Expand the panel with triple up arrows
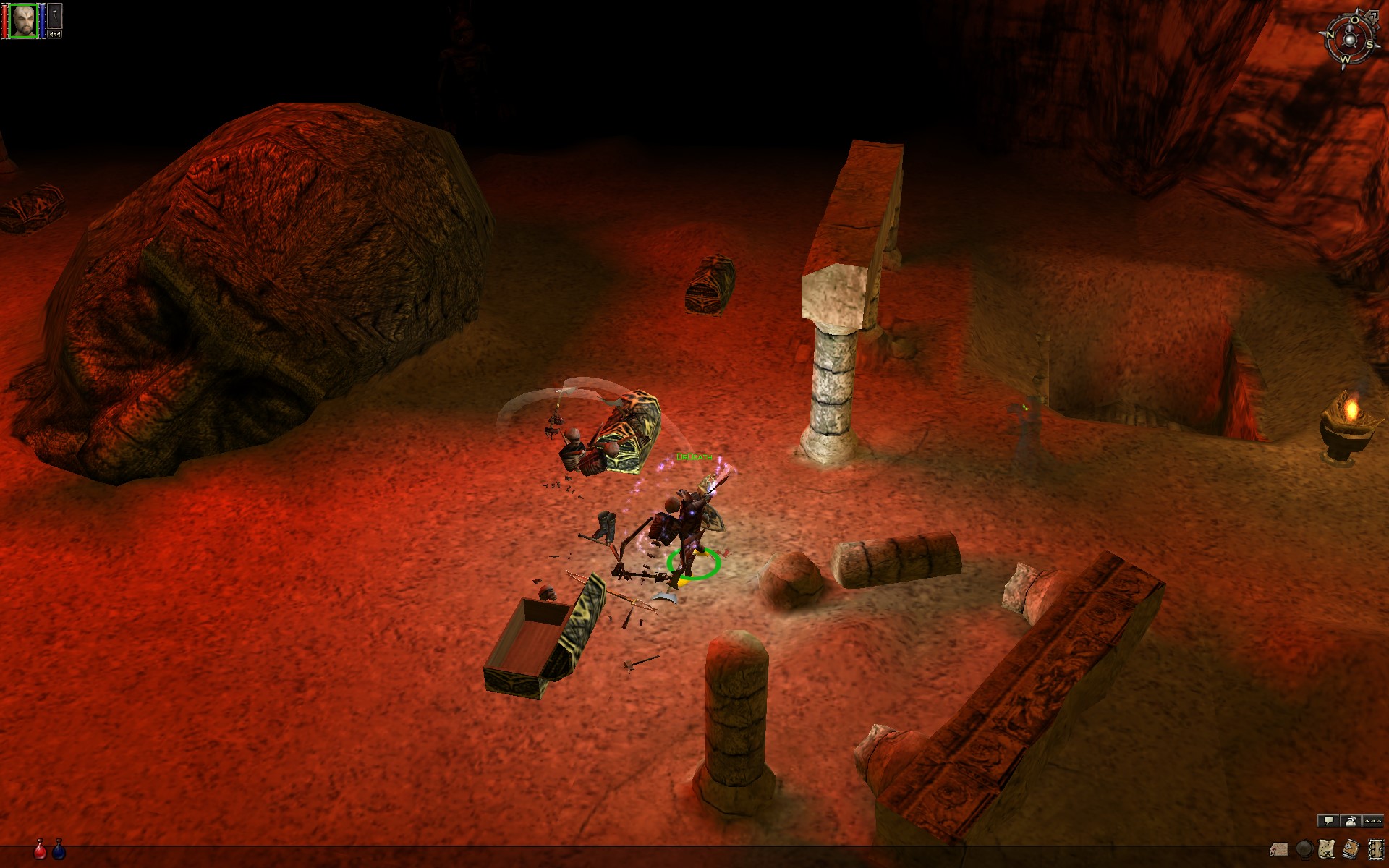Screen dimensions: 1389x868 coord(1373,821)
